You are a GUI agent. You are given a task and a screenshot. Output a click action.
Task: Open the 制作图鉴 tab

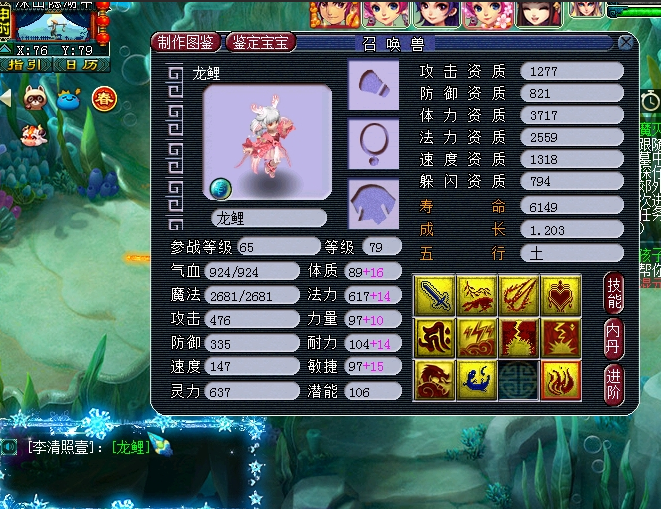pos(188,42)
